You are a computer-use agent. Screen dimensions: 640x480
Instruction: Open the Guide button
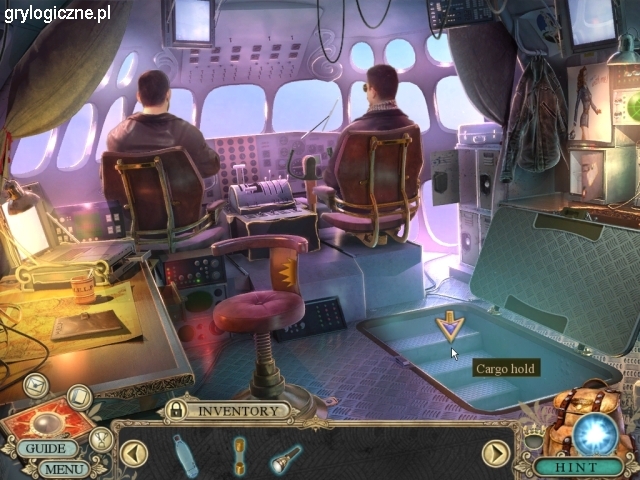(x=46, y=449)
